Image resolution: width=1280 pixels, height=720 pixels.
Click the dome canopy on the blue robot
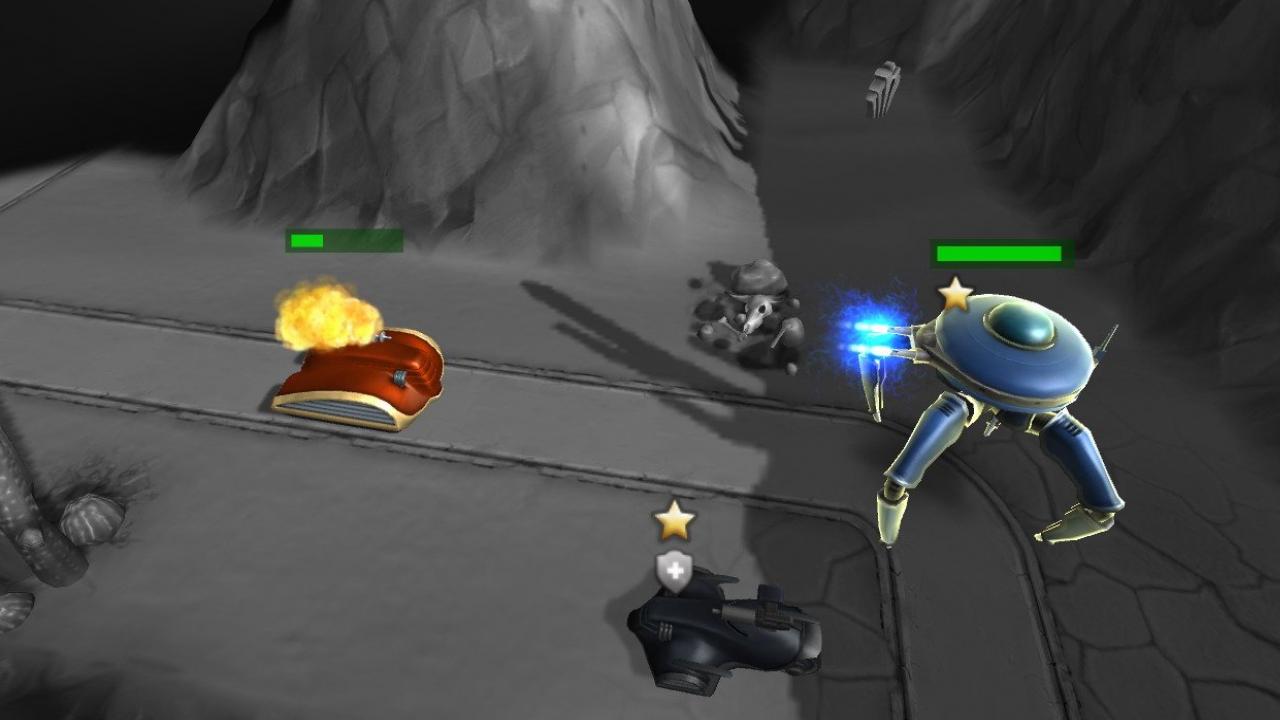coord(1022,323)
